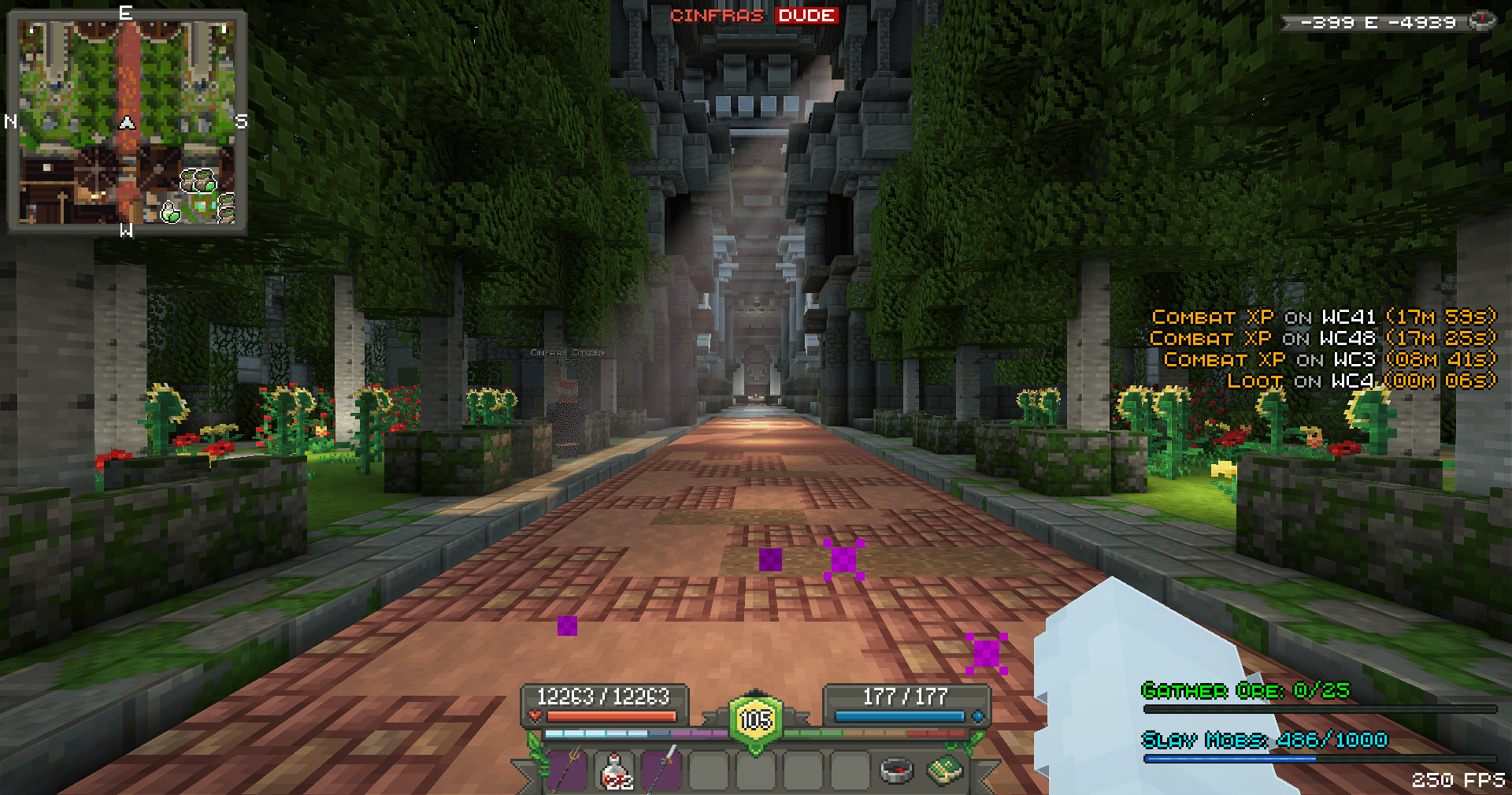
Task: Click the Slay Mobs objective tracker
Action: [x=1264, y=740]
